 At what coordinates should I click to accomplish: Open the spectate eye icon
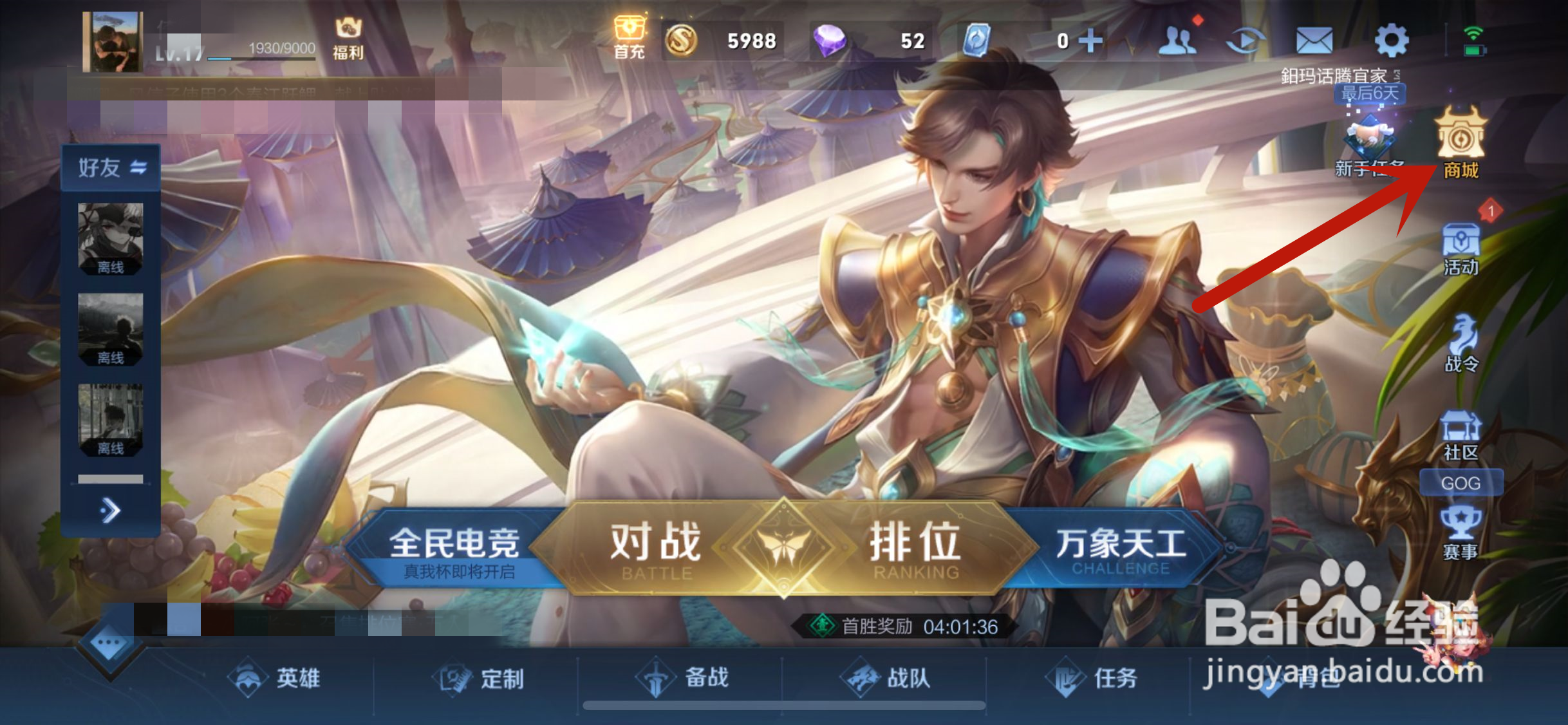point(1247,39)
